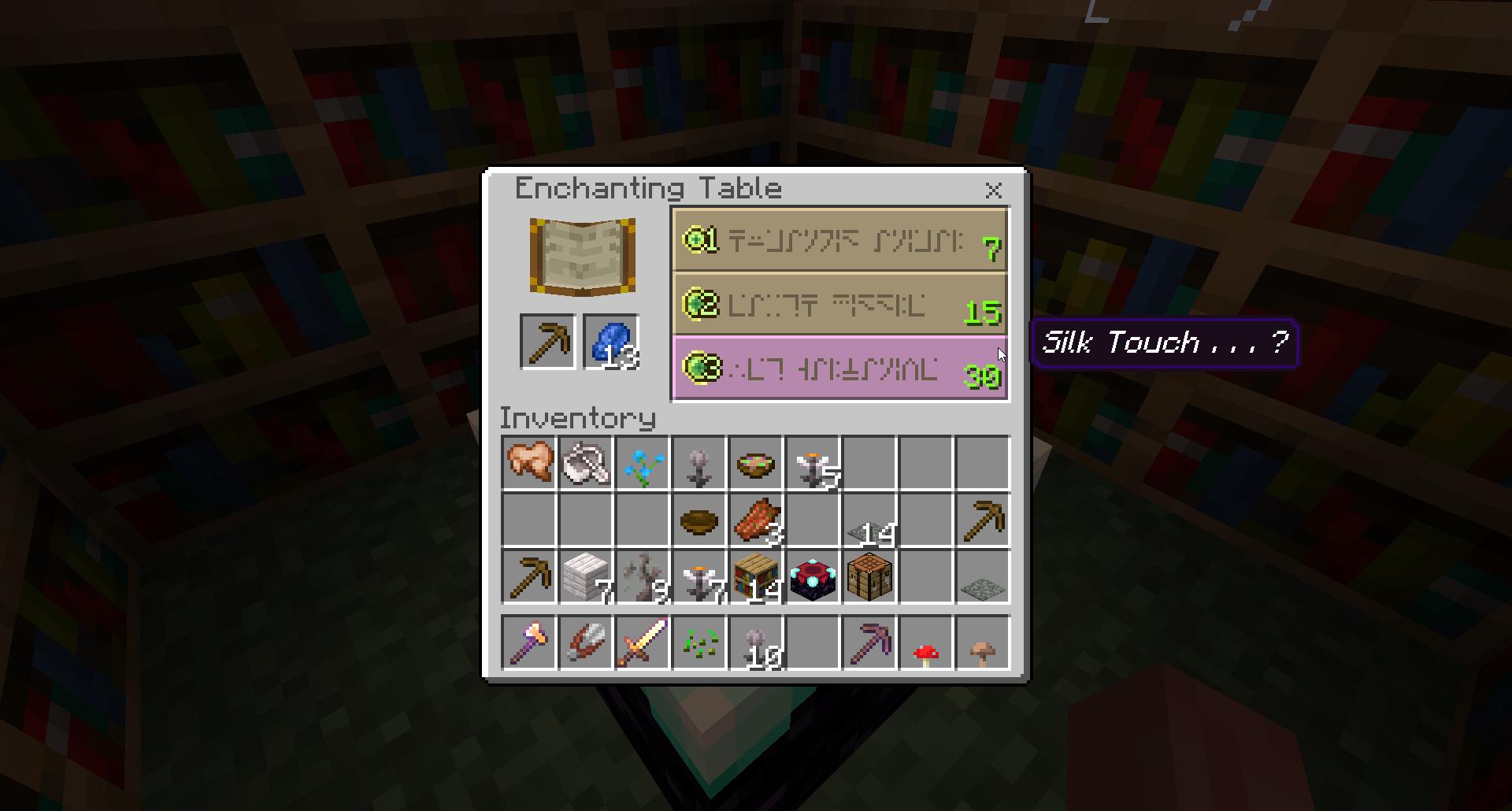Image resolution: width=1512 pixels, height=811 pixels.
Task: Pick up the golden sword
Action: [x=643, y=643]
